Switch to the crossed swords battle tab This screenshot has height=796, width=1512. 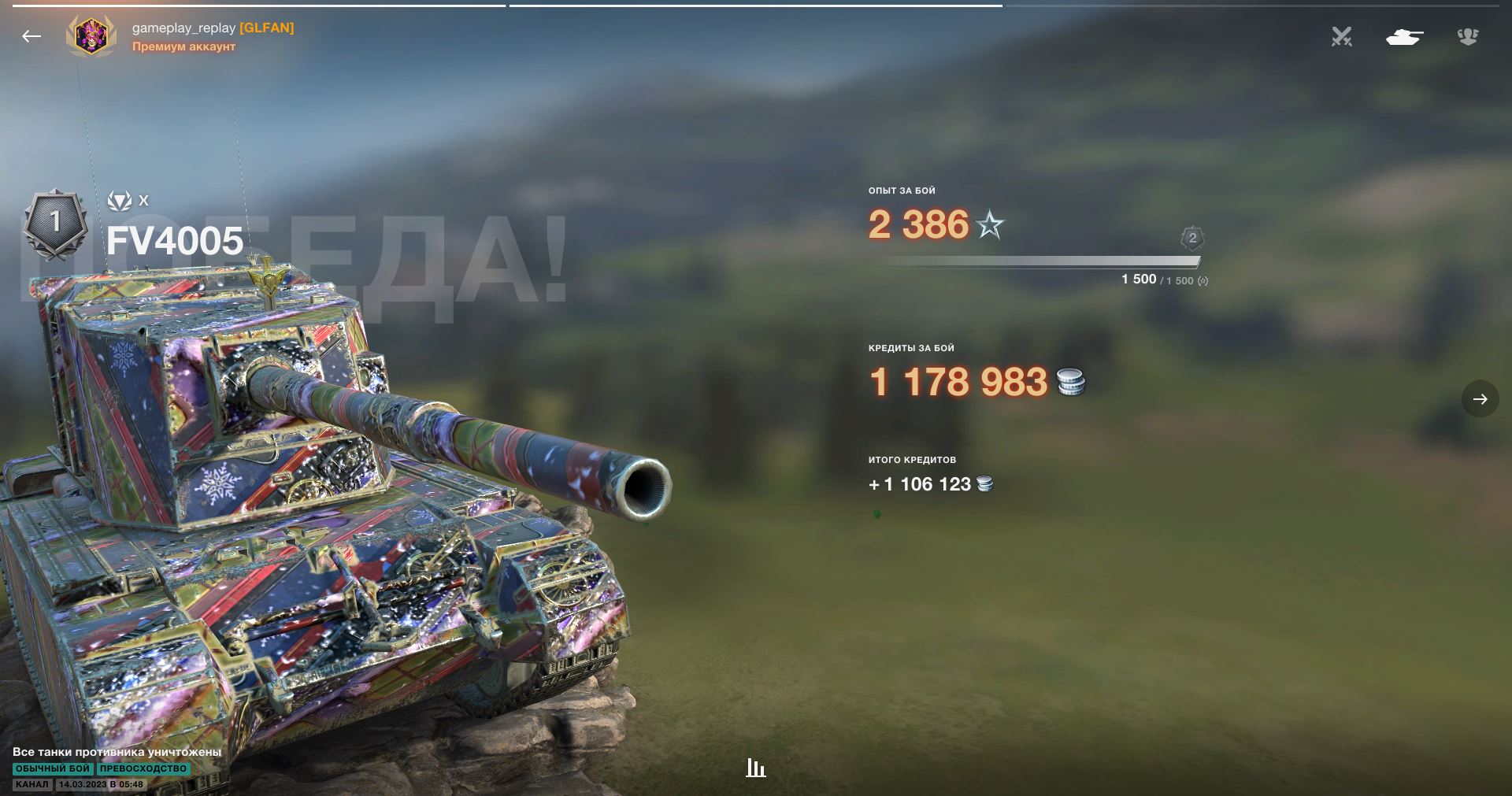pos(1341,36)
